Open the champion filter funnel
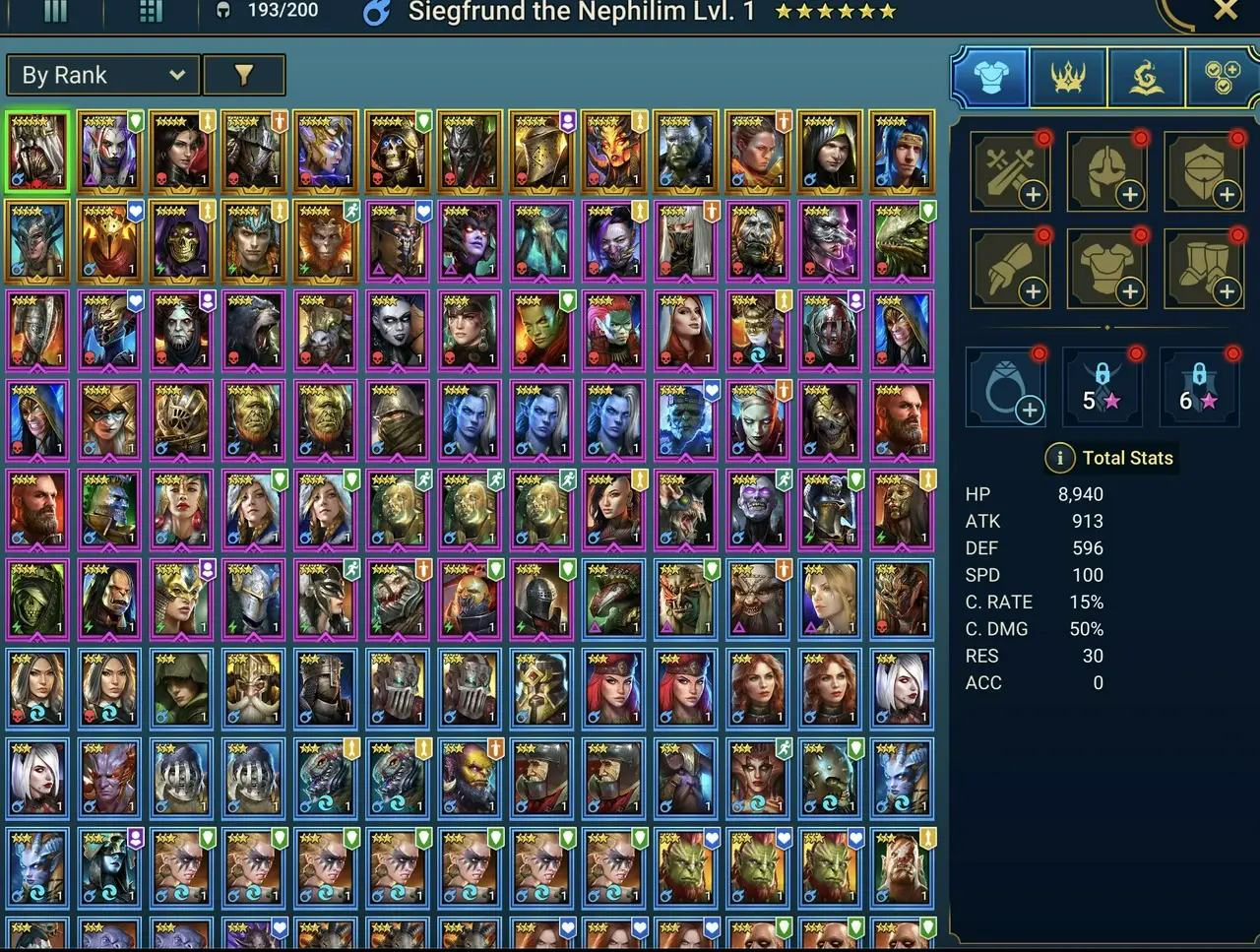Screen dimensions: 1260x952 [x=244, y=75]
